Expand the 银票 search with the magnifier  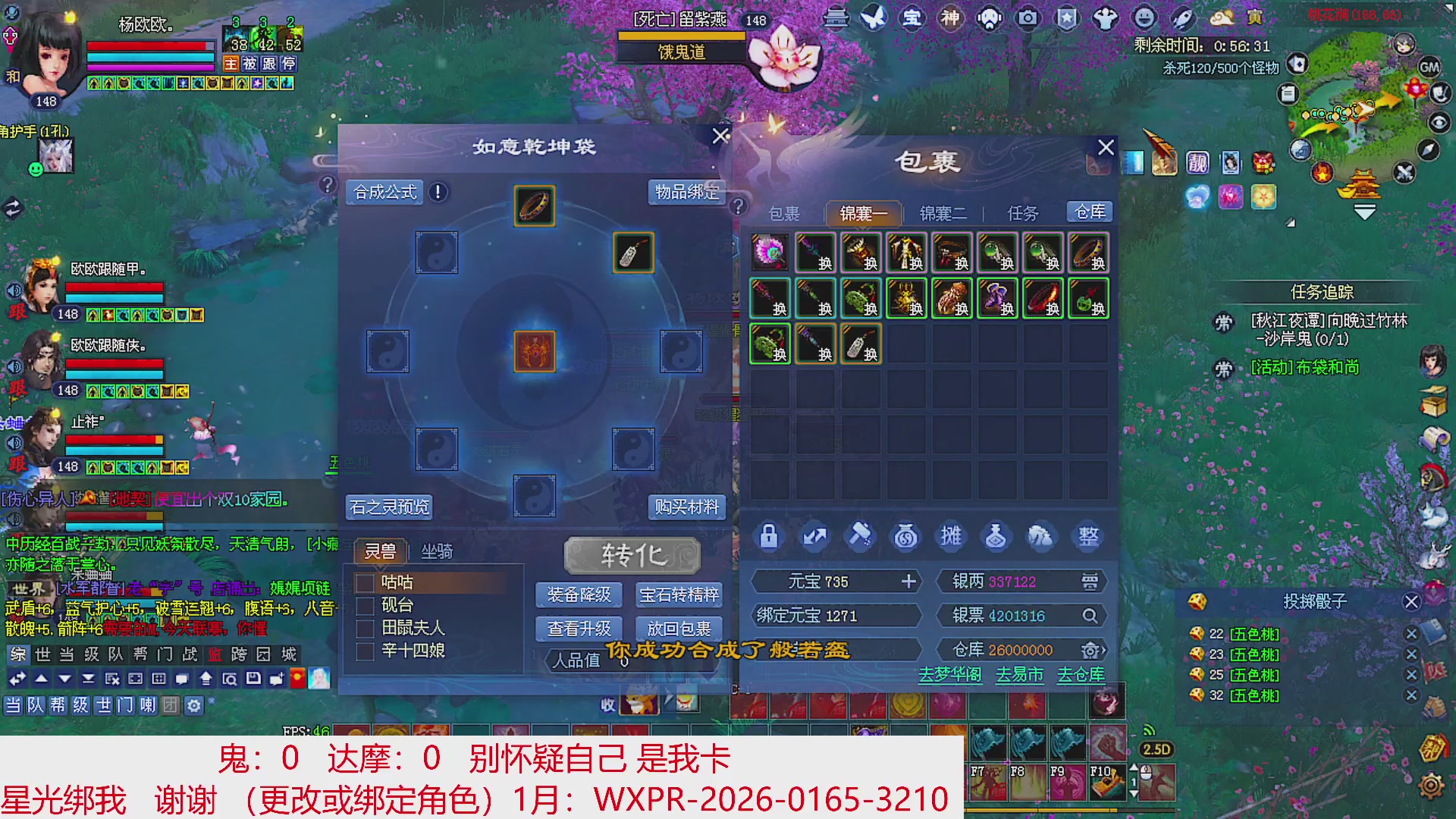pos(1090,616)
